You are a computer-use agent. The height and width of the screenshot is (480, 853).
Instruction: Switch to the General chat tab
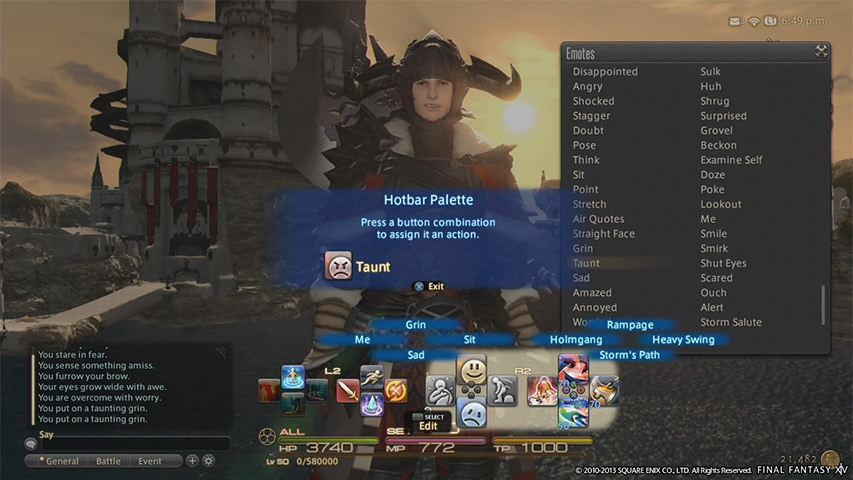point(61,461)
